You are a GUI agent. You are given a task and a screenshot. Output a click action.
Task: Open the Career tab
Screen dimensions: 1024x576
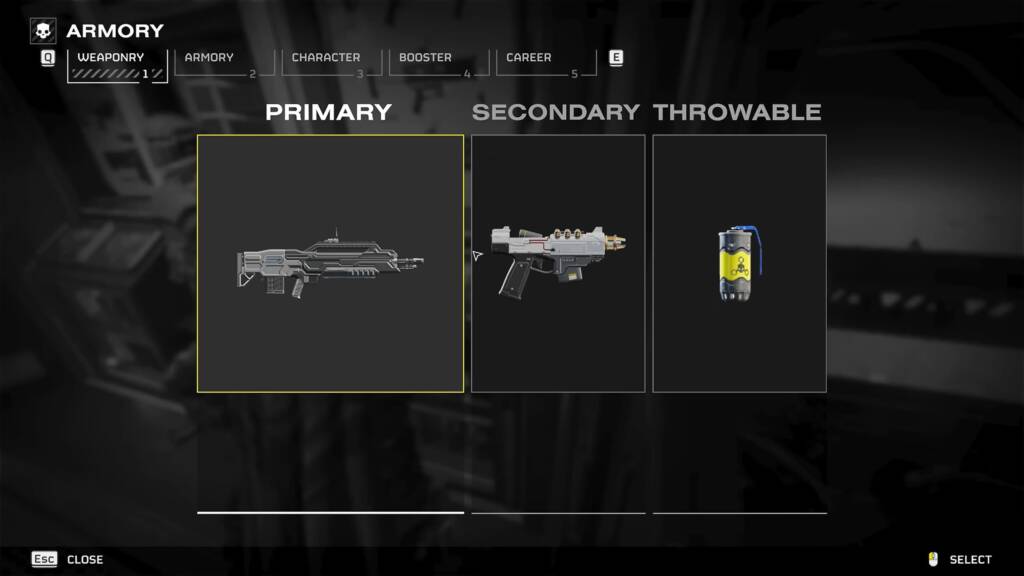pos(543,62)
